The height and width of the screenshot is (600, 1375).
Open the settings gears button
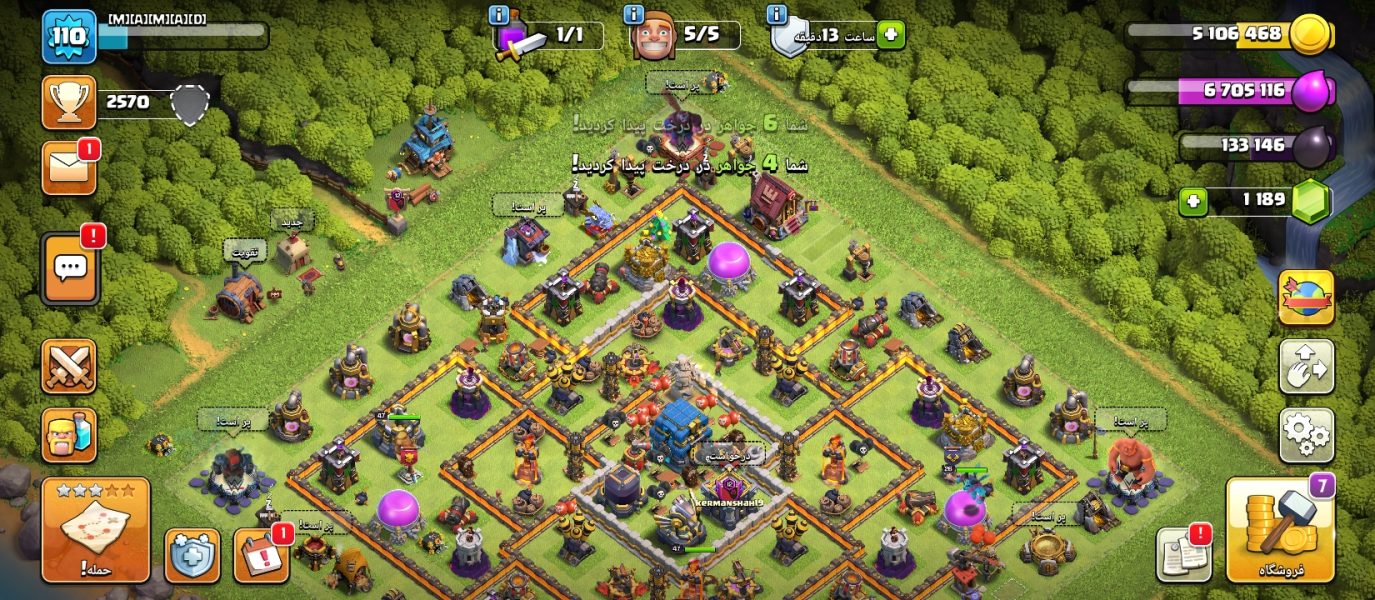(x=1306, y=435)
